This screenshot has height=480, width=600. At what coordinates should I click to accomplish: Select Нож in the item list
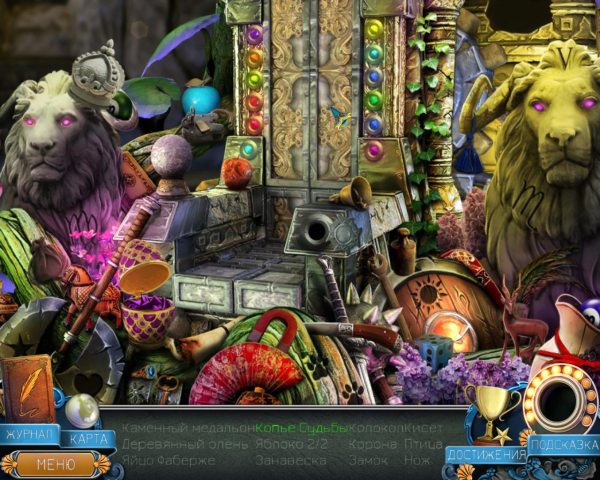[419, 460]
